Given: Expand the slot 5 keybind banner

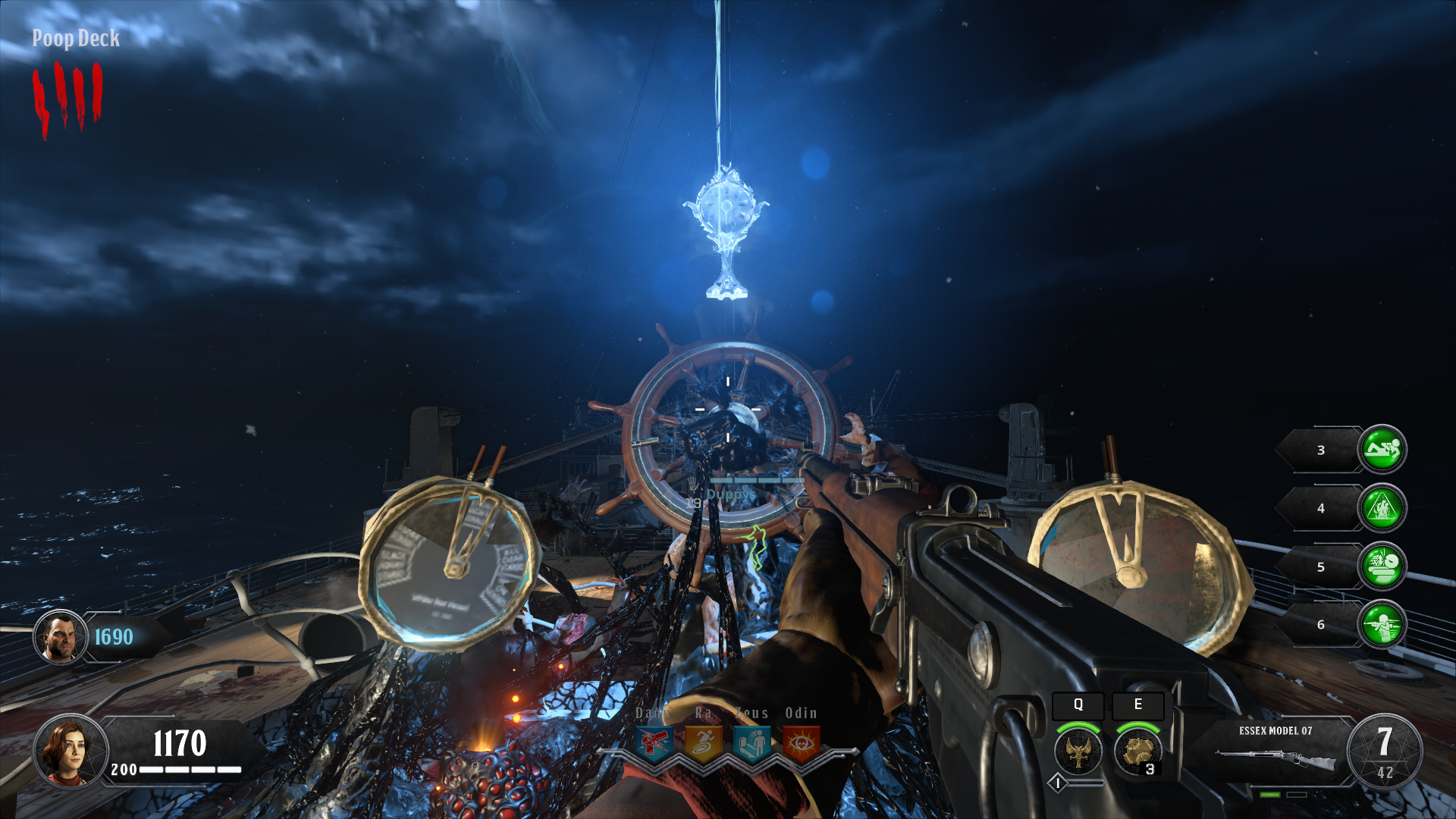Looking at the screenshot, I should click(x=1319, y=567).
